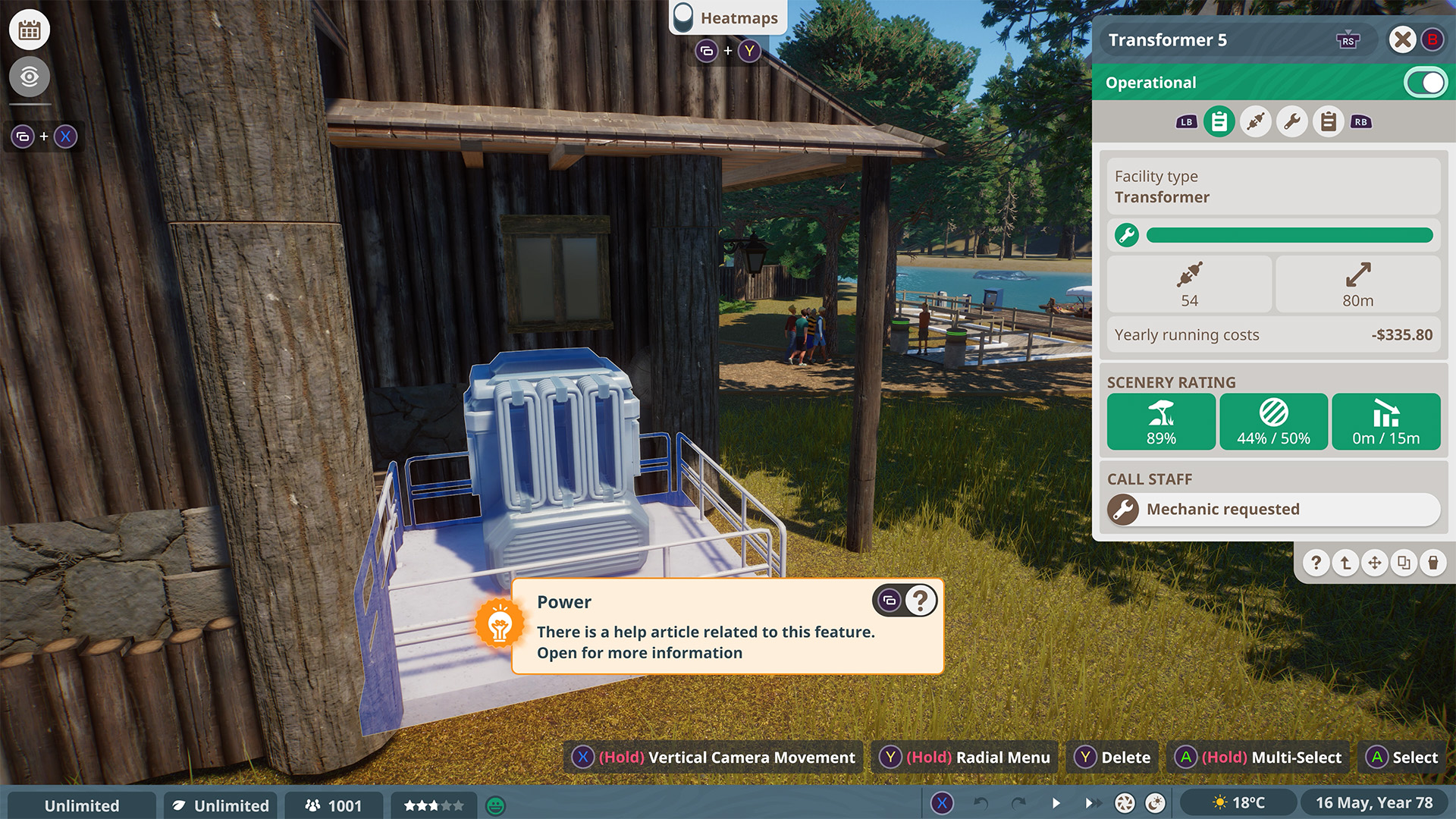Viewport: 1456px width, 819px height.
Task: Toggle the day-night cycle moon icon
Action: [x=1155, y=803]
